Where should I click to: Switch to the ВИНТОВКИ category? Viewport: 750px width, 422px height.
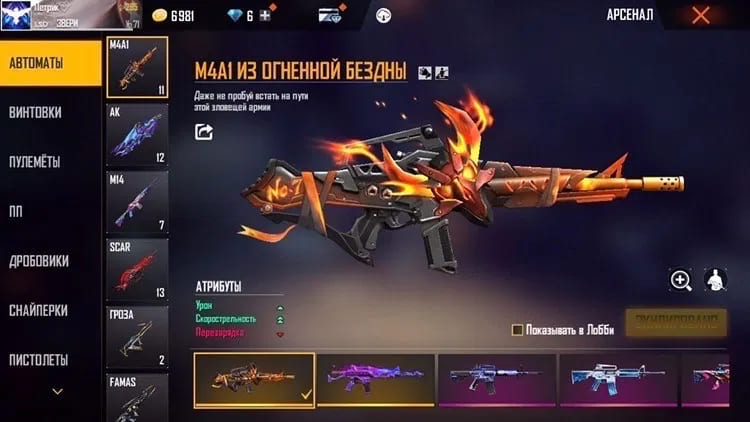(37, 112)
